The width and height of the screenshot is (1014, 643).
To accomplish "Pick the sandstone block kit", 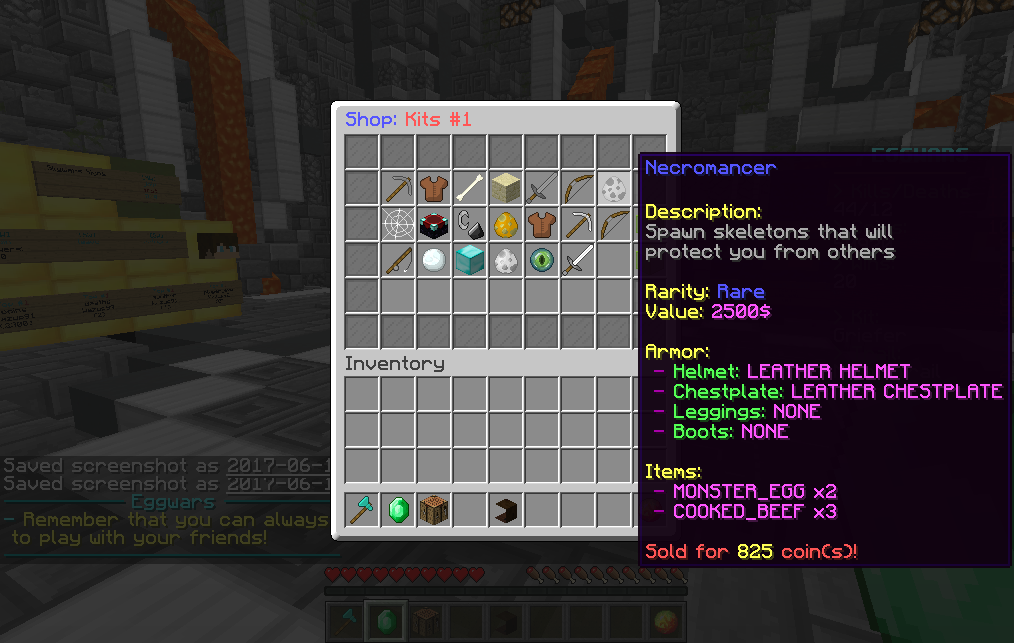I will 506,187.
